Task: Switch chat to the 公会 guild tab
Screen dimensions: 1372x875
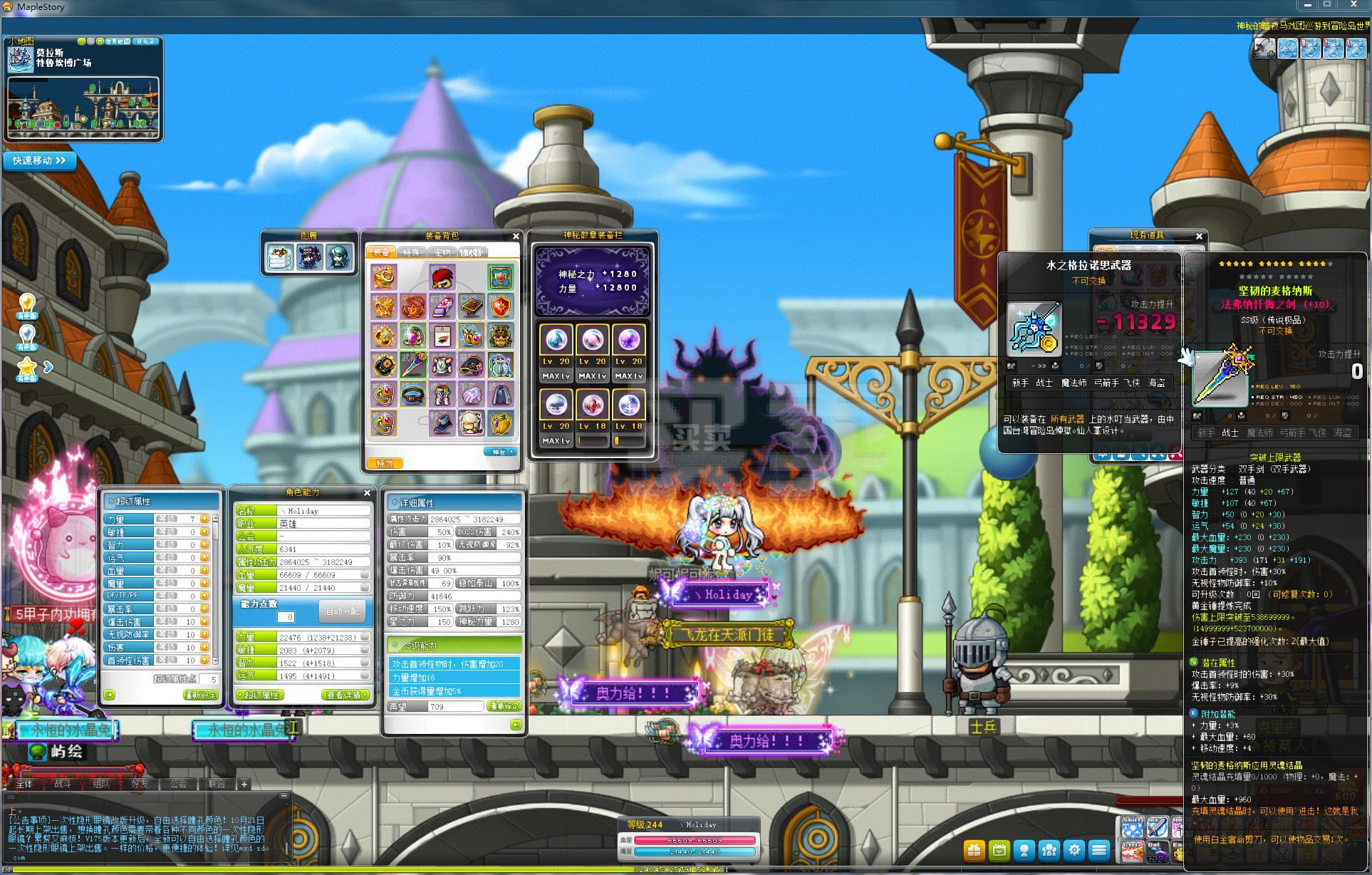Action: [x=178, y=784]
